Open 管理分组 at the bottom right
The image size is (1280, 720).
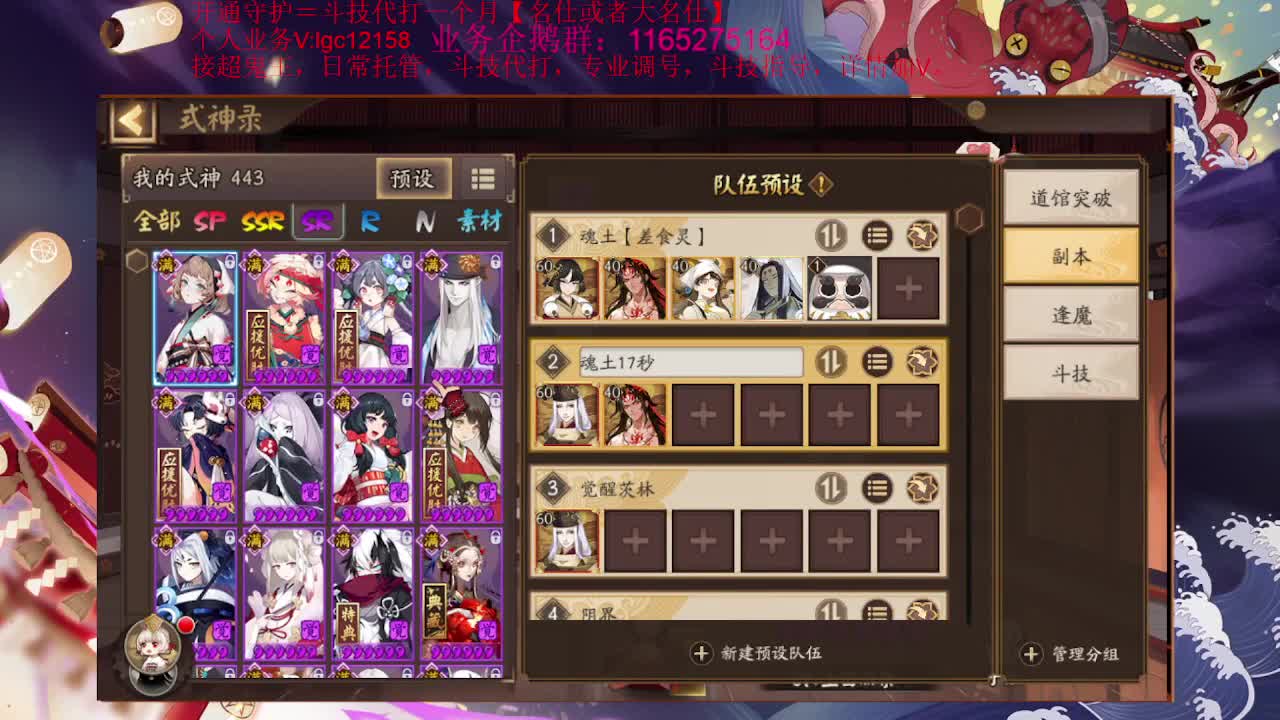[1074, 655]
